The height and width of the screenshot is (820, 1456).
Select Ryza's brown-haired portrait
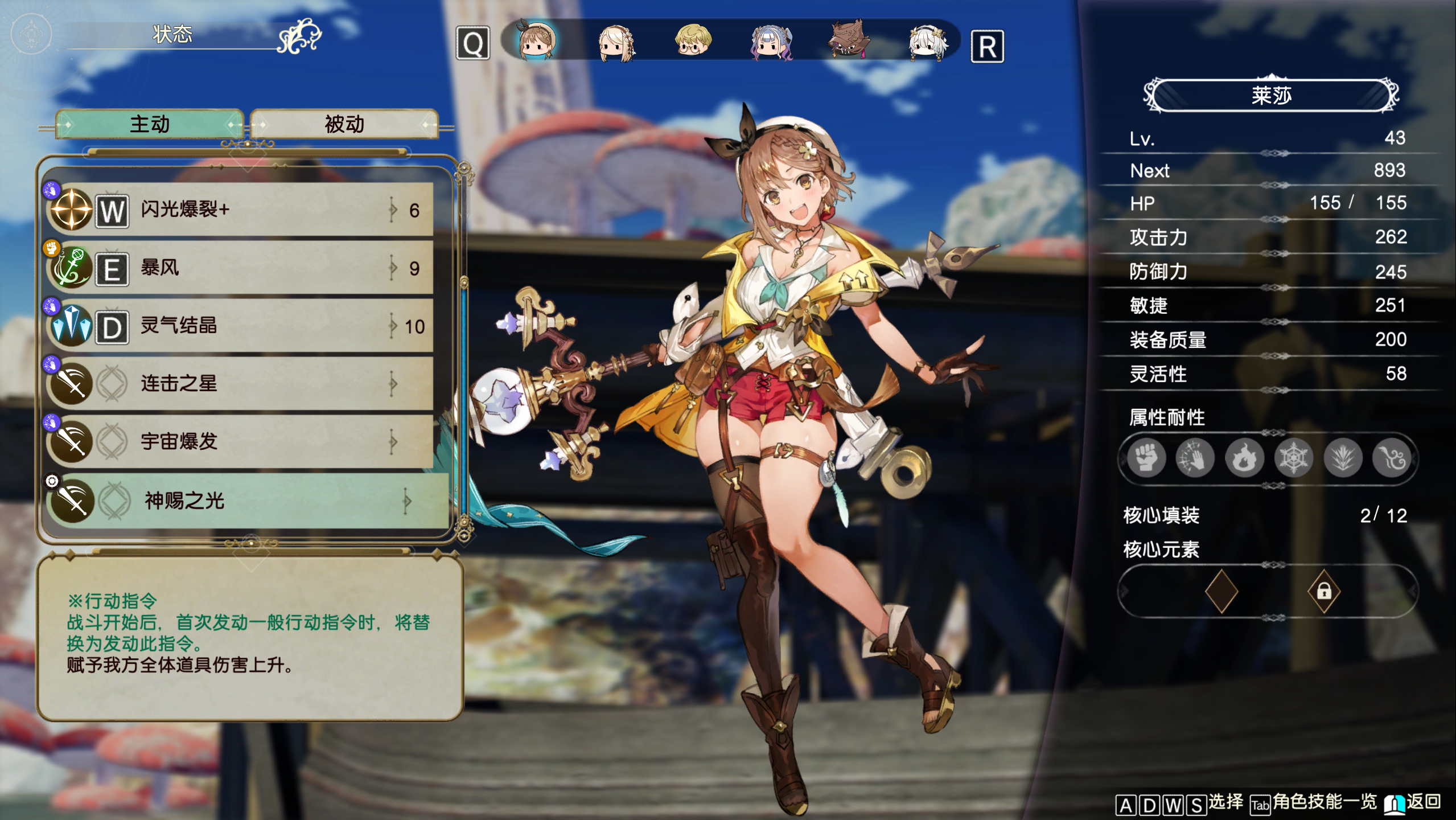point(536,41)
